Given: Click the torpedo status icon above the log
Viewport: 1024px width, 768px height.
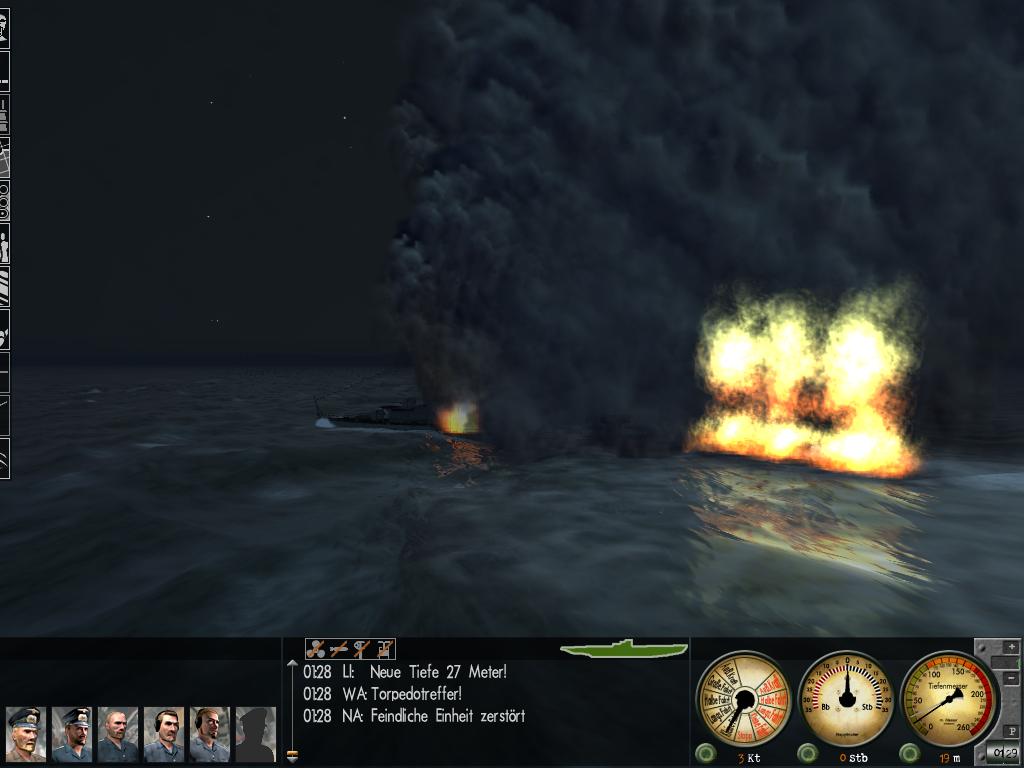Looking at the screenshot, I should [x=339, y=649].
